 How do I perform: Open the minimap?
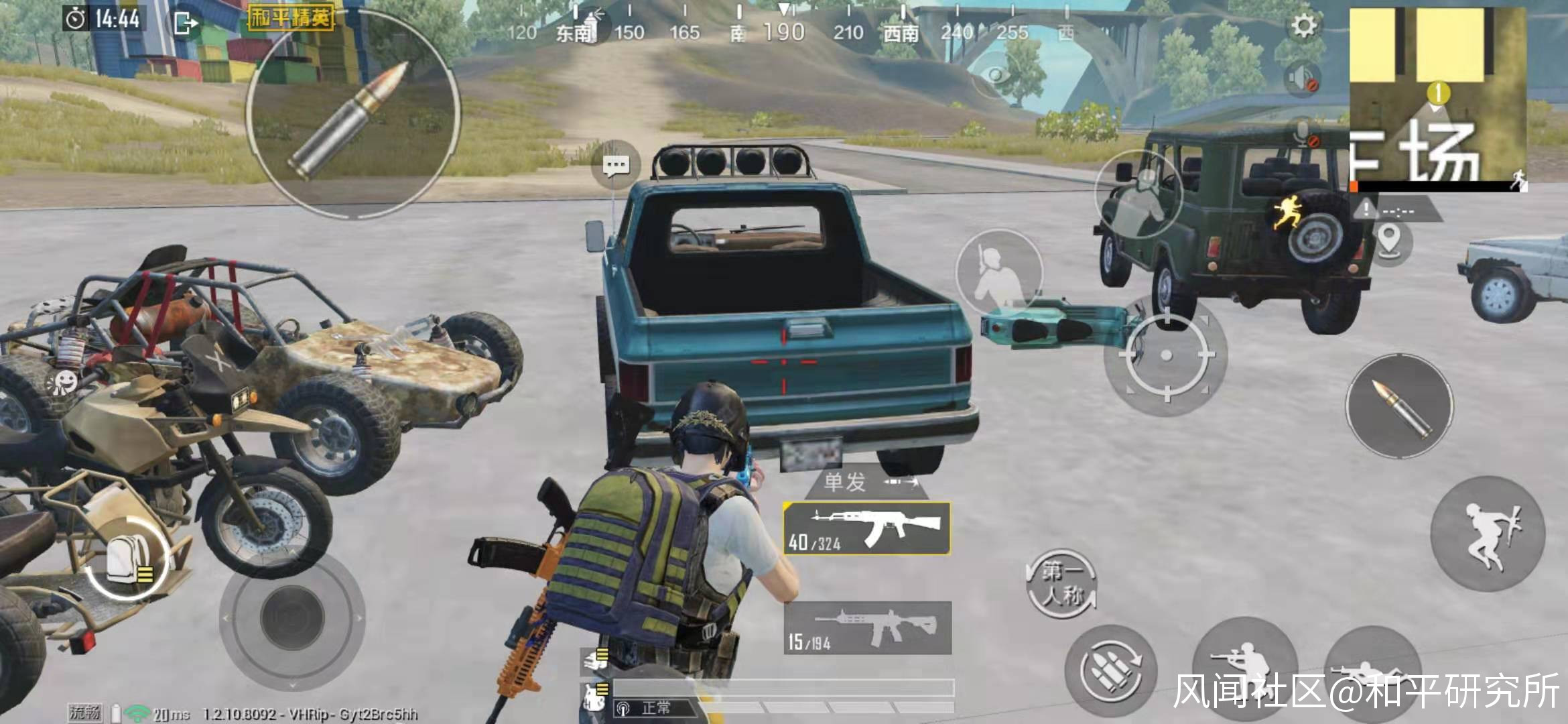coord(1437,99)
